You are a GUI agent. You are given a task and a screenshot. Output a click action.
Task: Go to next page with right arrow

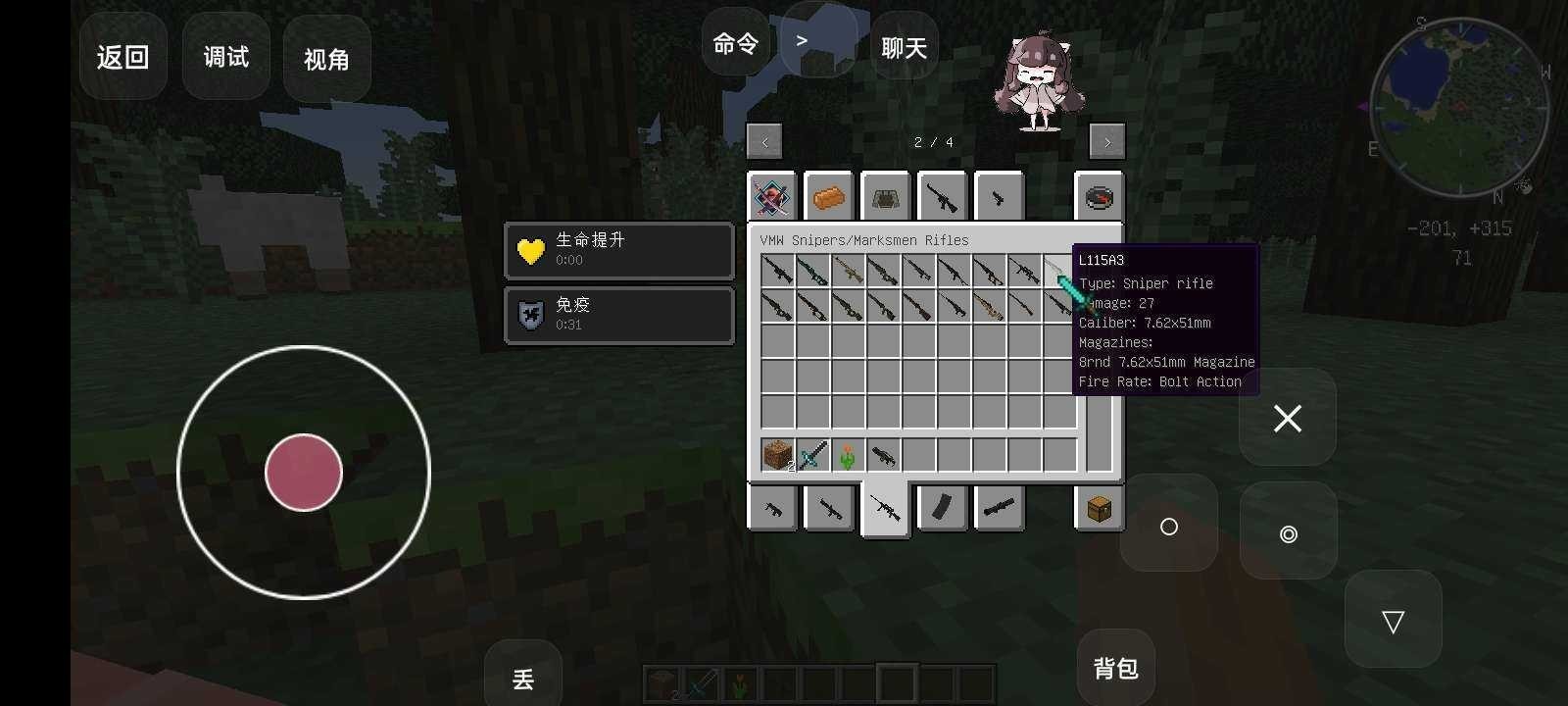[1106, 141]
